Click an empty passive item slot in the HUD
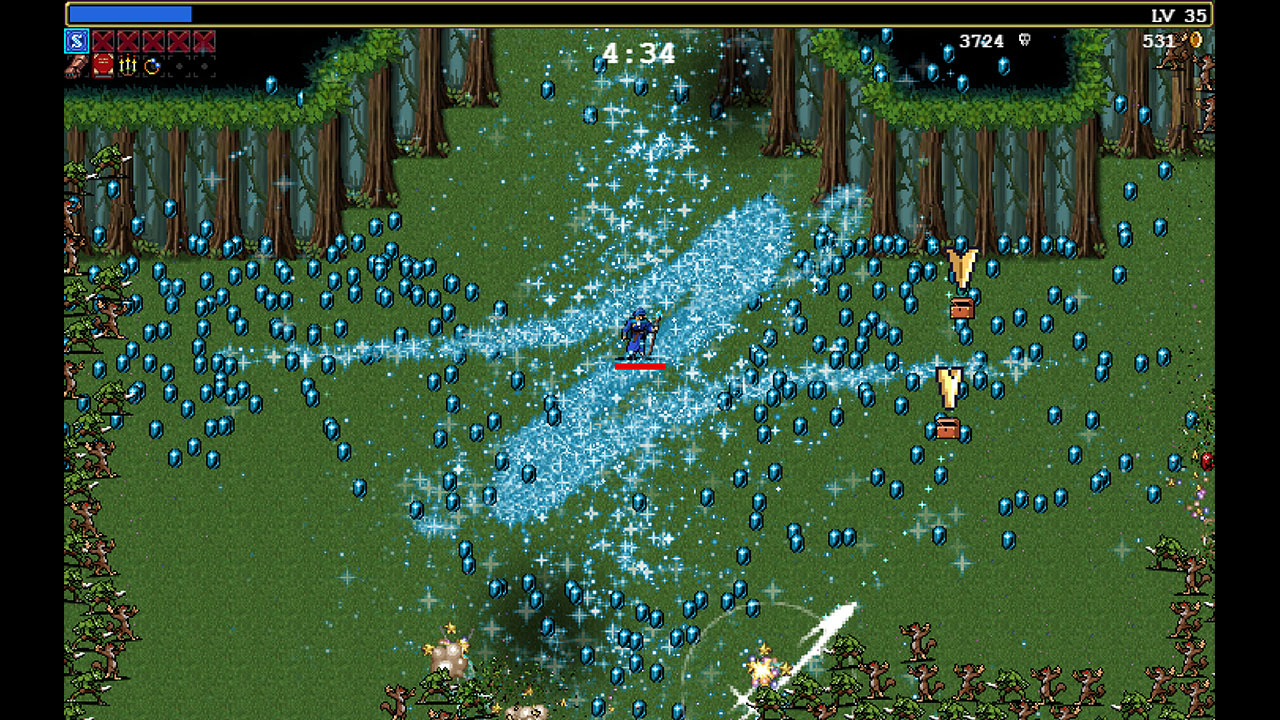Viewport: 1280px width, 720px height. tap(180, 67)
